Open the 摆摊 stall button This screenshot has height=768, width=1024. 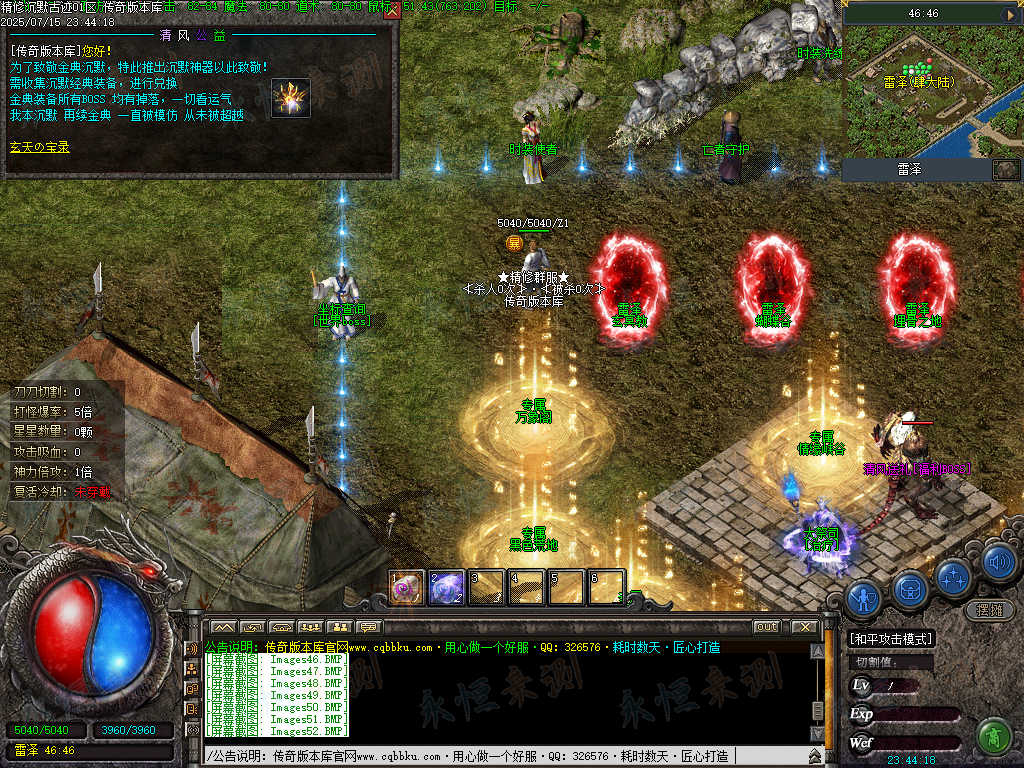[988, 609]
